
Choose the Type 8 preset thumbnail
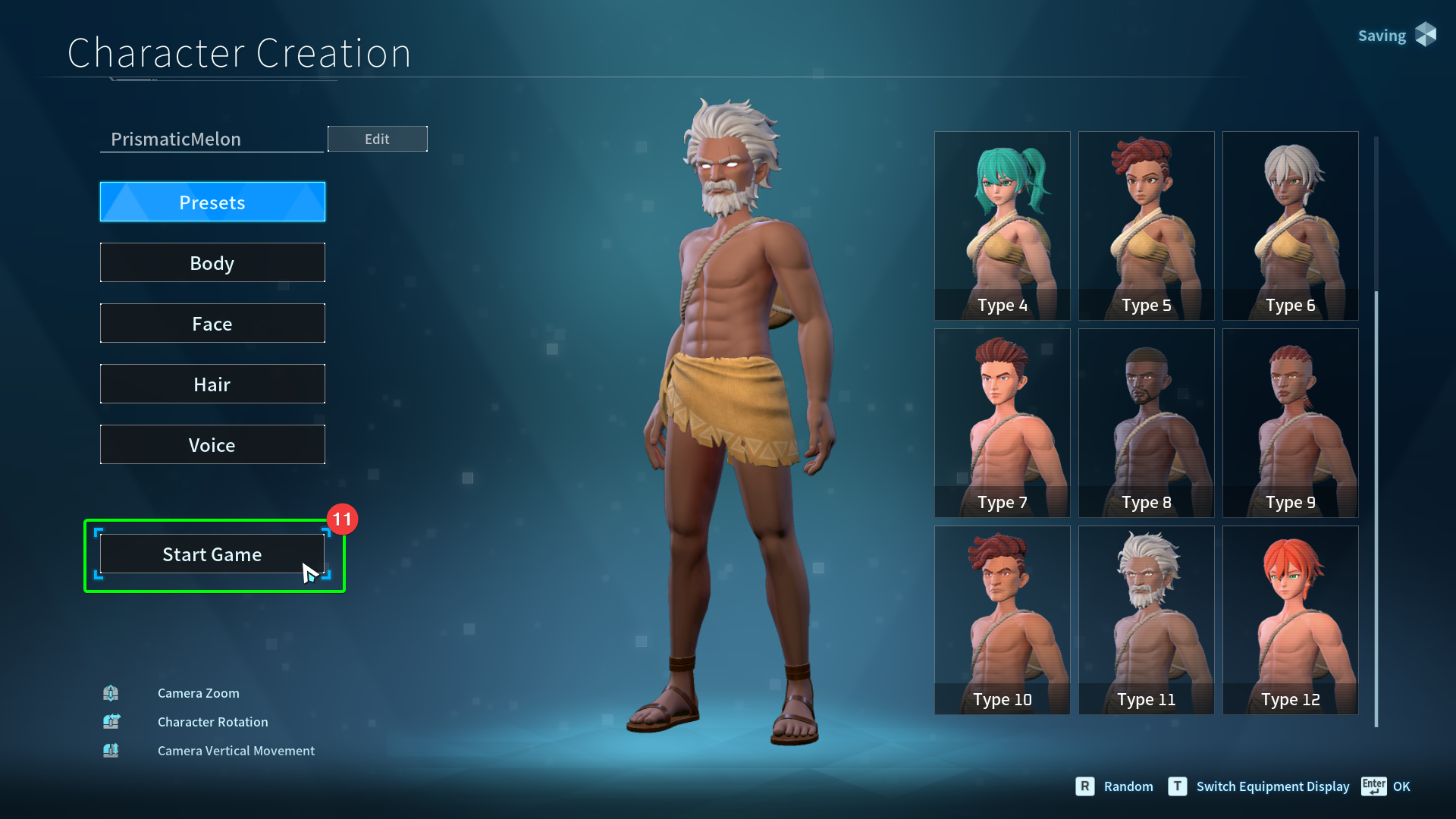[1146, 422]
